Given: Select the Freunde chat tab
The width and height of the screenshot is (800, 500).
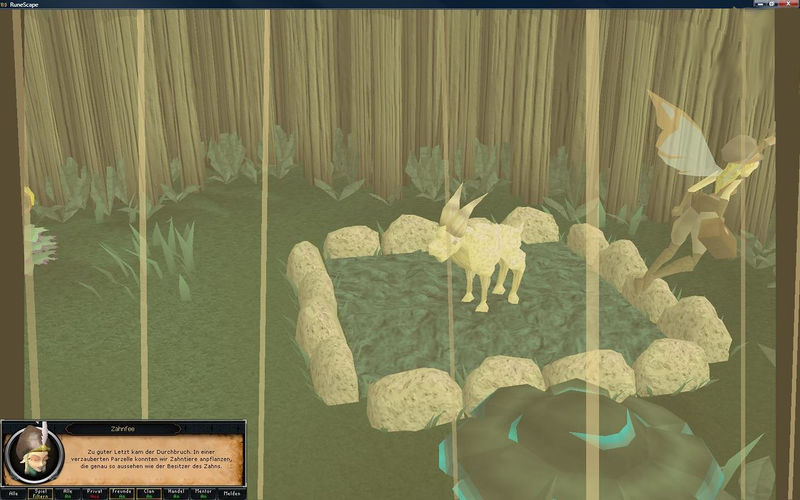Looking at the screenshot, I should click(x=123, y=492).
